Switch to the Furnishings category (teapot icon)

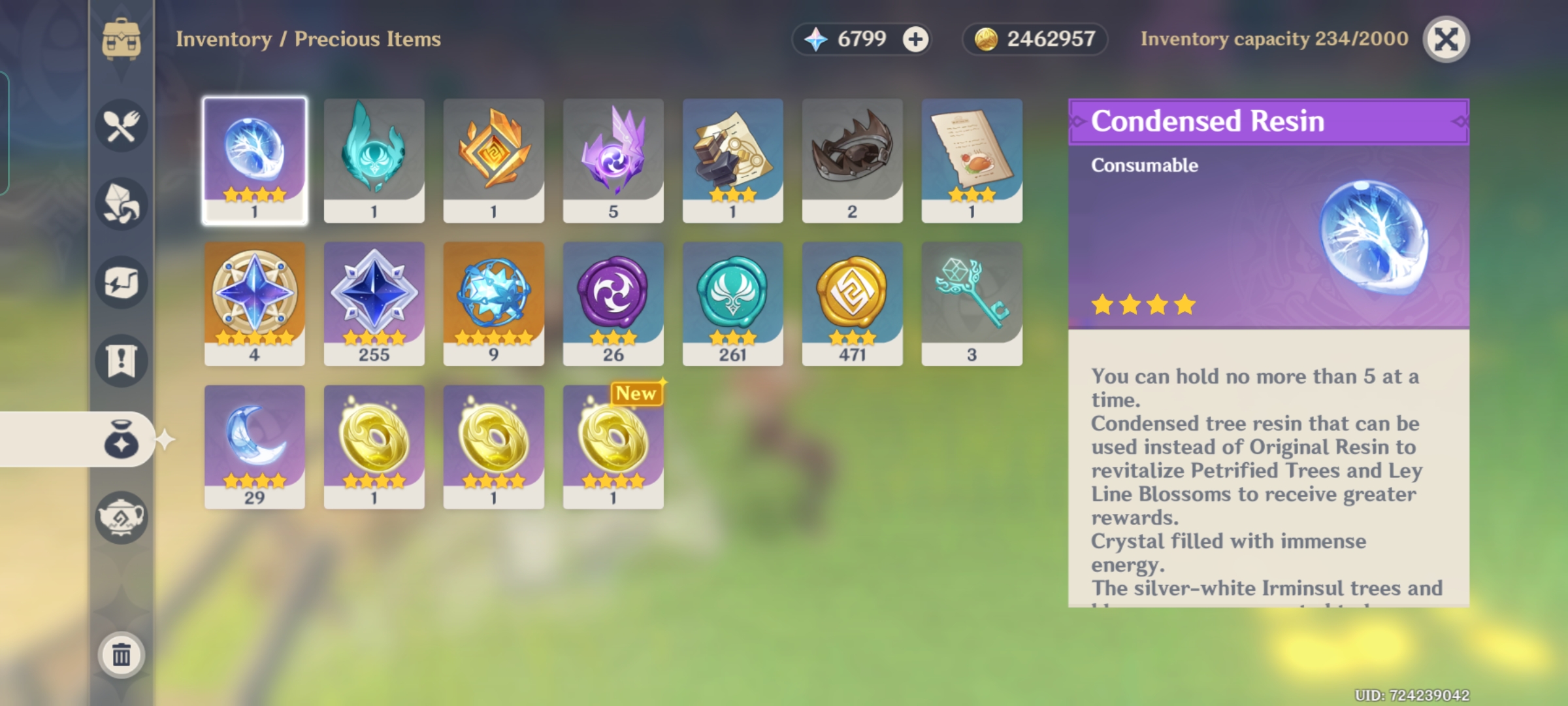click(122, 516)
